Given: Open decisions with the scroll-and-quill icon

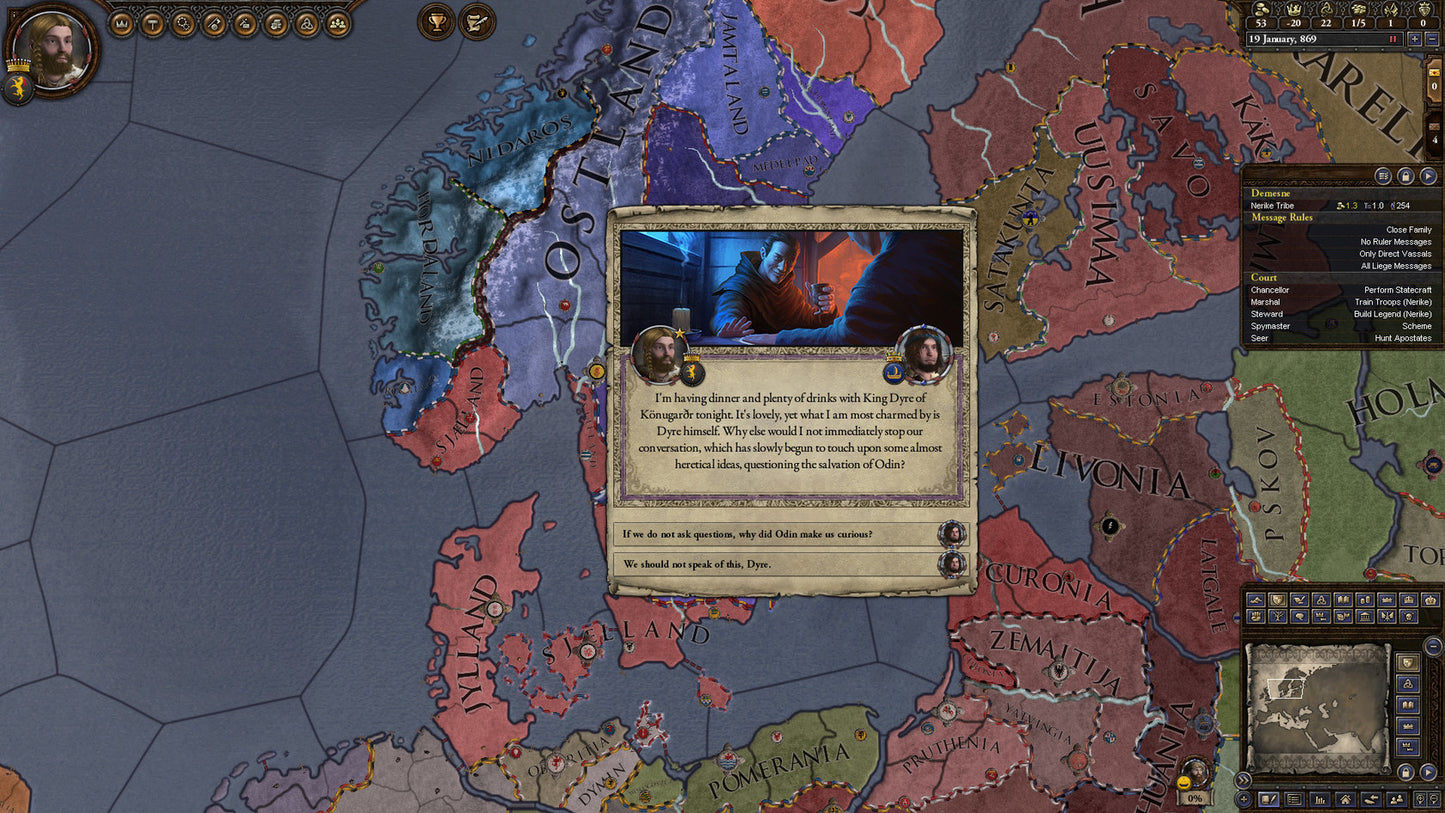Looking at the screenshot, I should point(477,22).
